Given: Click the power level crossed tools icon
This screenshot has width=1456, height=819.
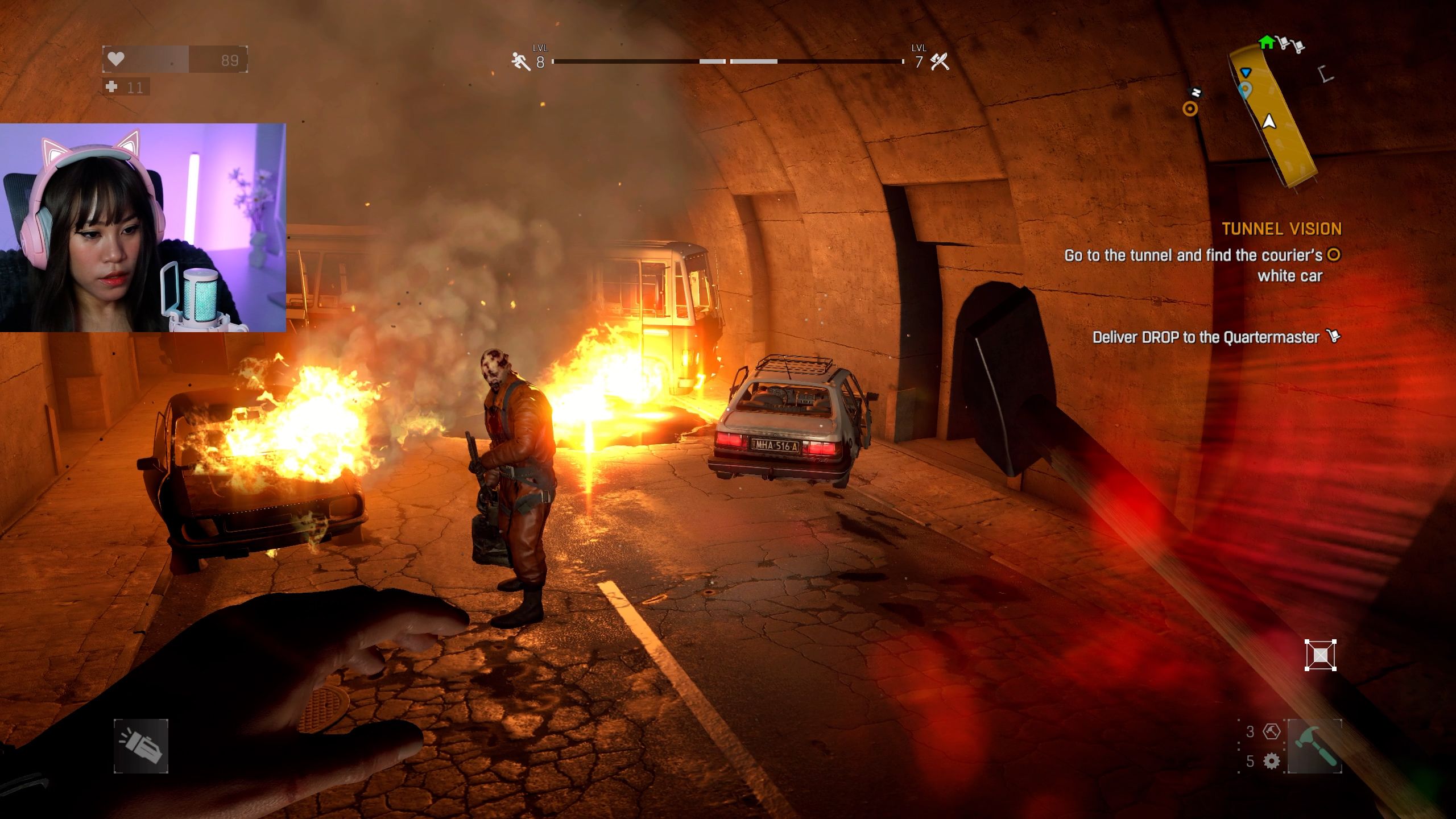Looking at the screenshot, I should click(x=940, y=61).
